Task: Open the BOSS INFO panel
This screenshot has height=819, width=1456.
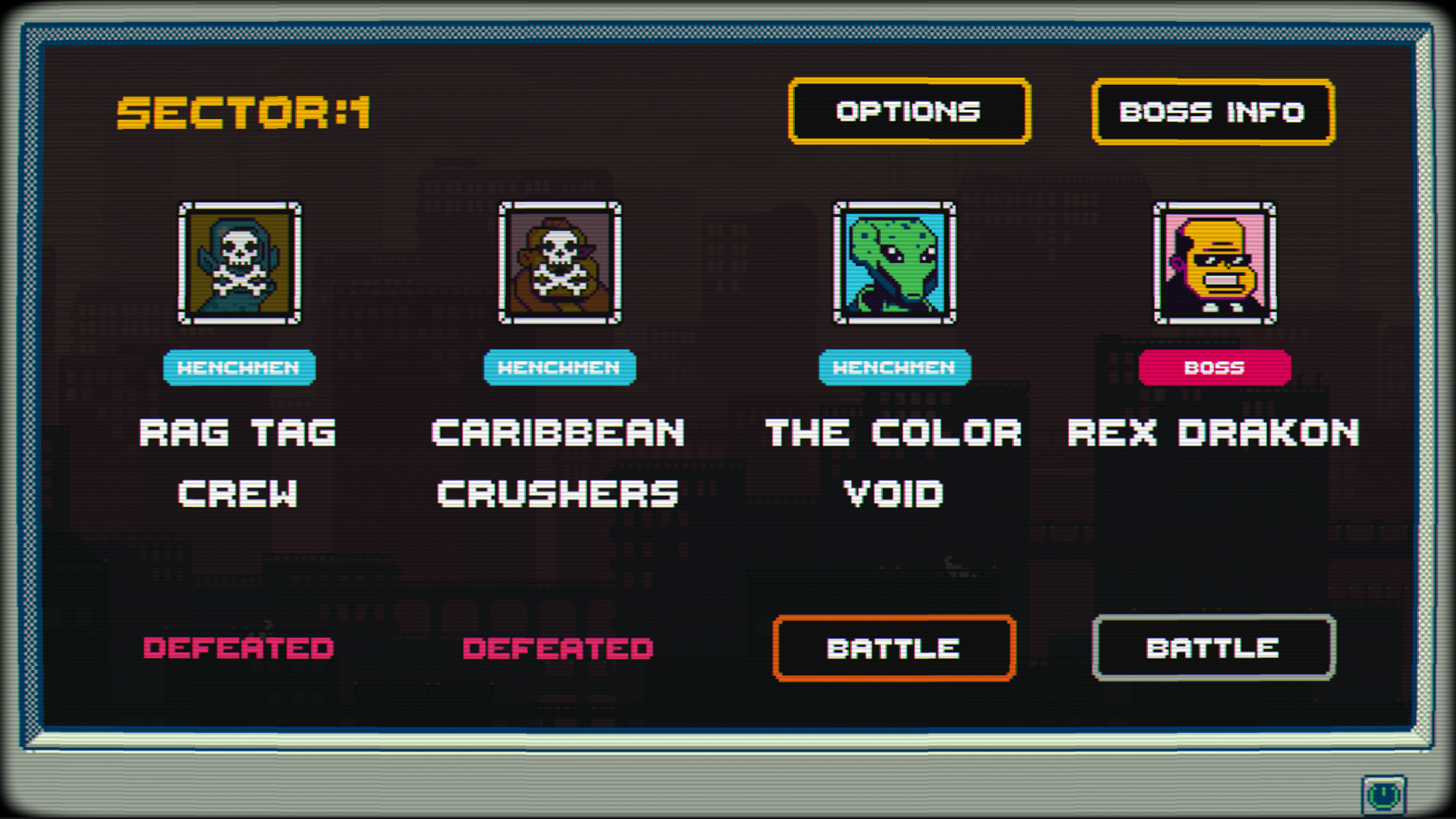Action: pyautogui.click(x=1212, y=111)
